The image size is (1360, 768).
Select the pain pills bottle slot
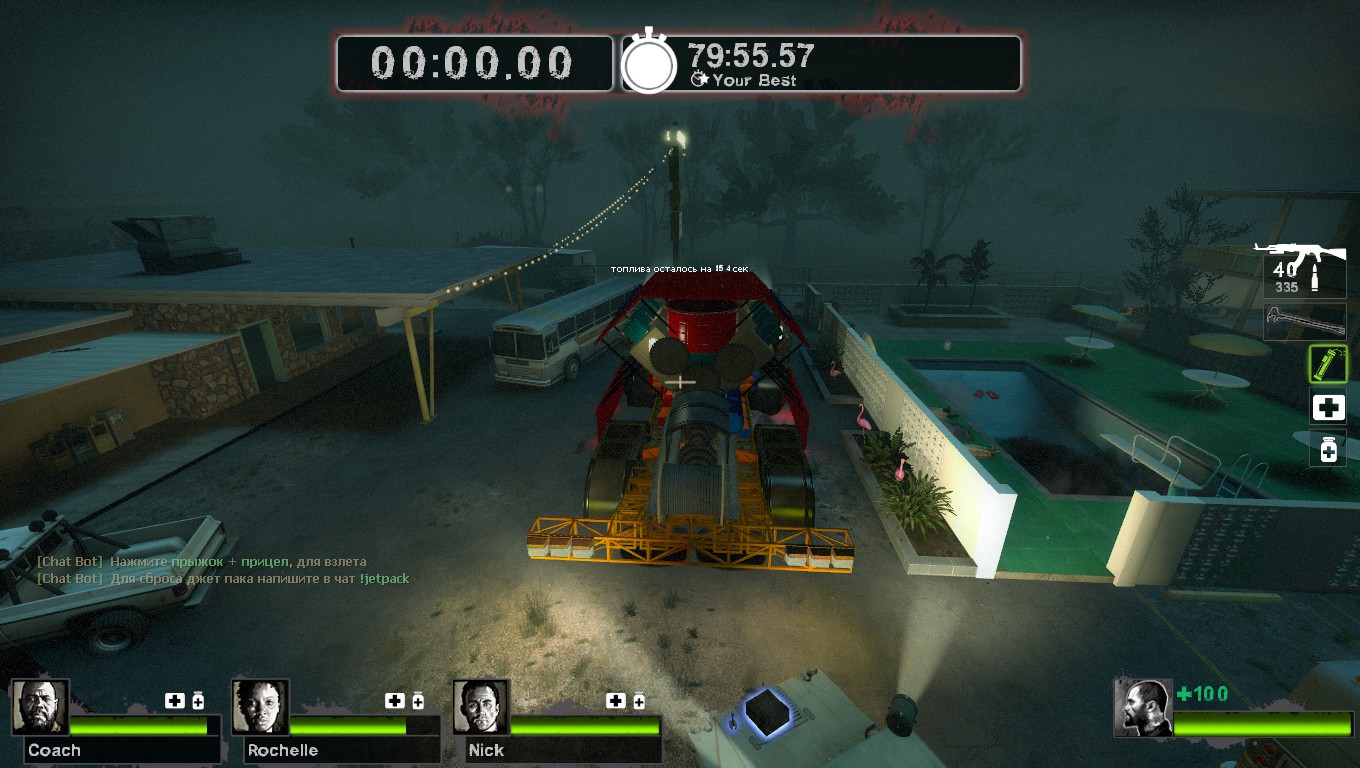(1328, 449)
